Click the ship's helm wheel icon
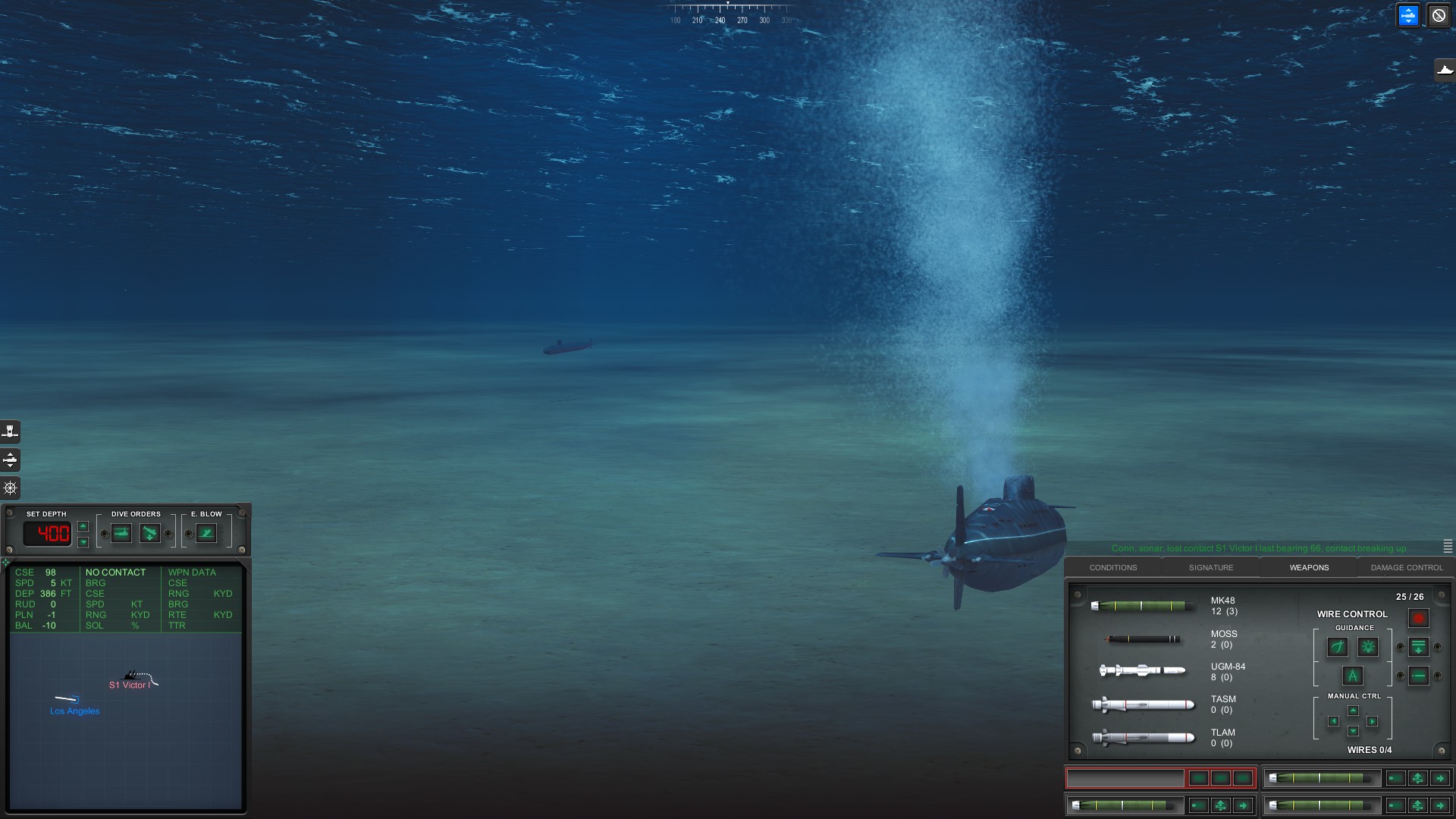This screenshot has height=819, width=1456. (x=10, y=488)
